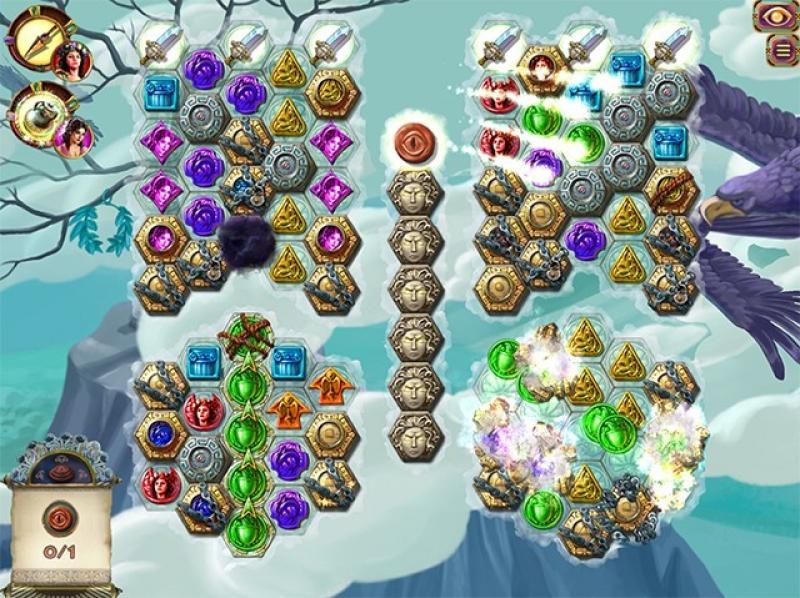This screenshot has width=800, height=598.
Task: Toggle the eye view button
Action: [x=775, y=17]
